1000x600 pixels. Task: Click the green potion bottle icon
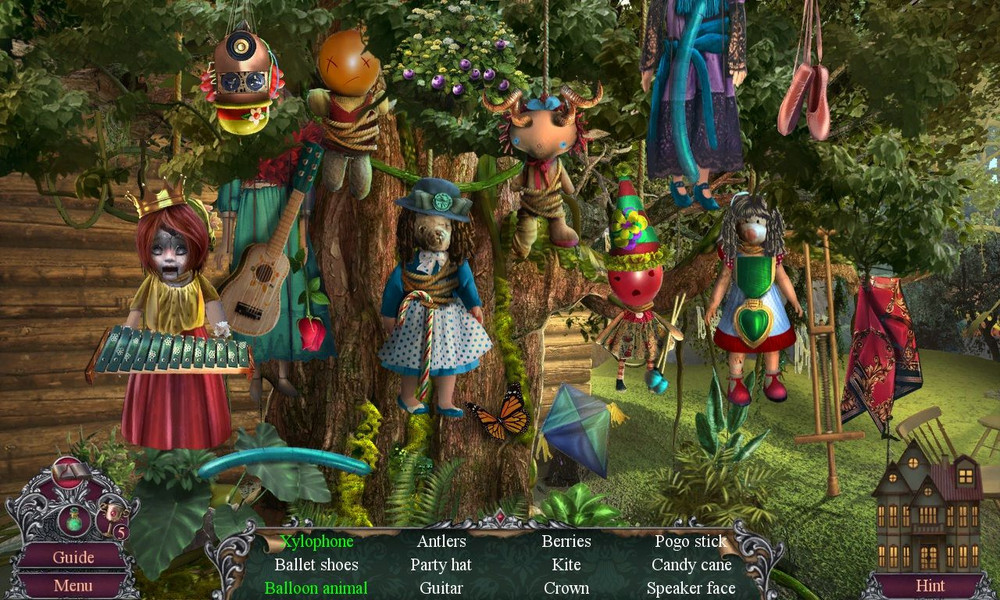pos(74,520)
